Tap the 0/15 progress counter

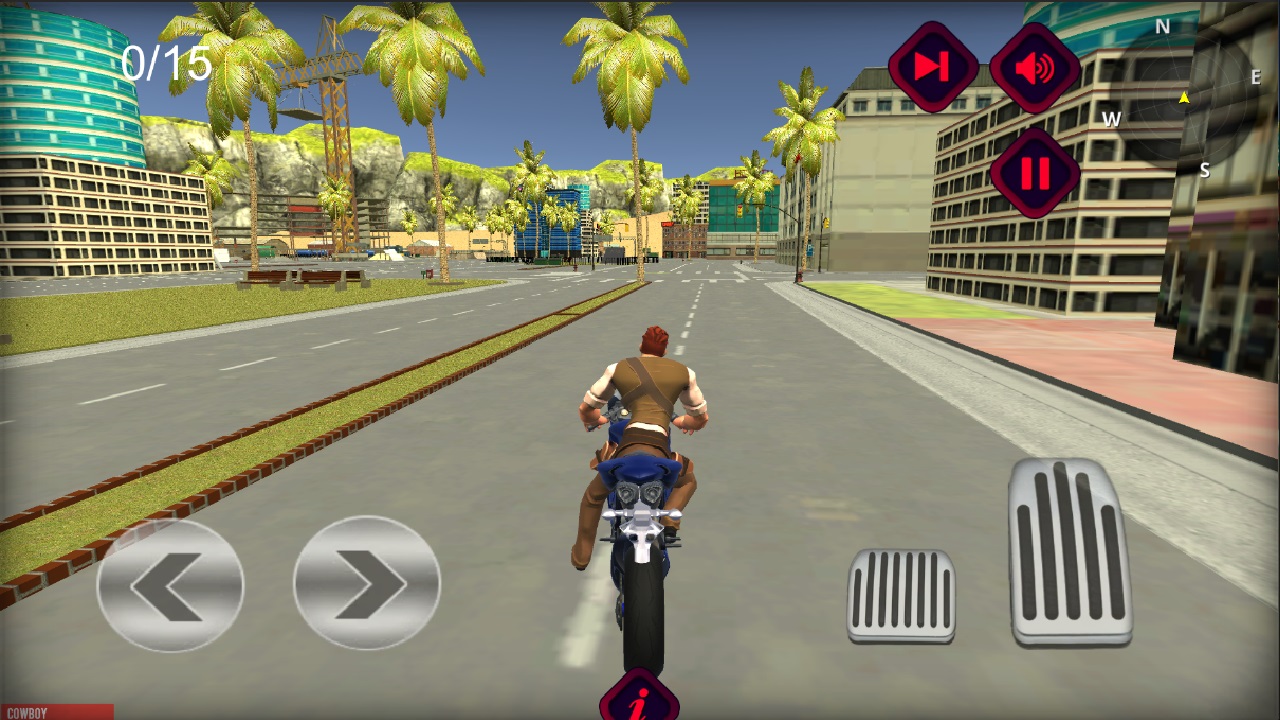[166, 63]
